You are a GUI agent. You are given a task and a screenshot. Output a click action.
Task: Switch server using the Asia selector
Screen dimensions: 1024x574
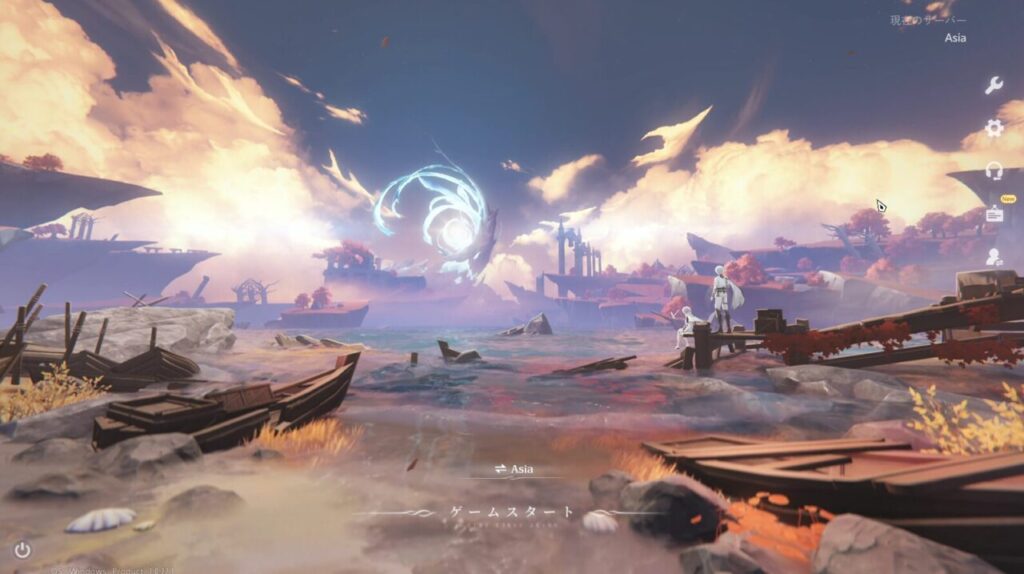point(512,468)
